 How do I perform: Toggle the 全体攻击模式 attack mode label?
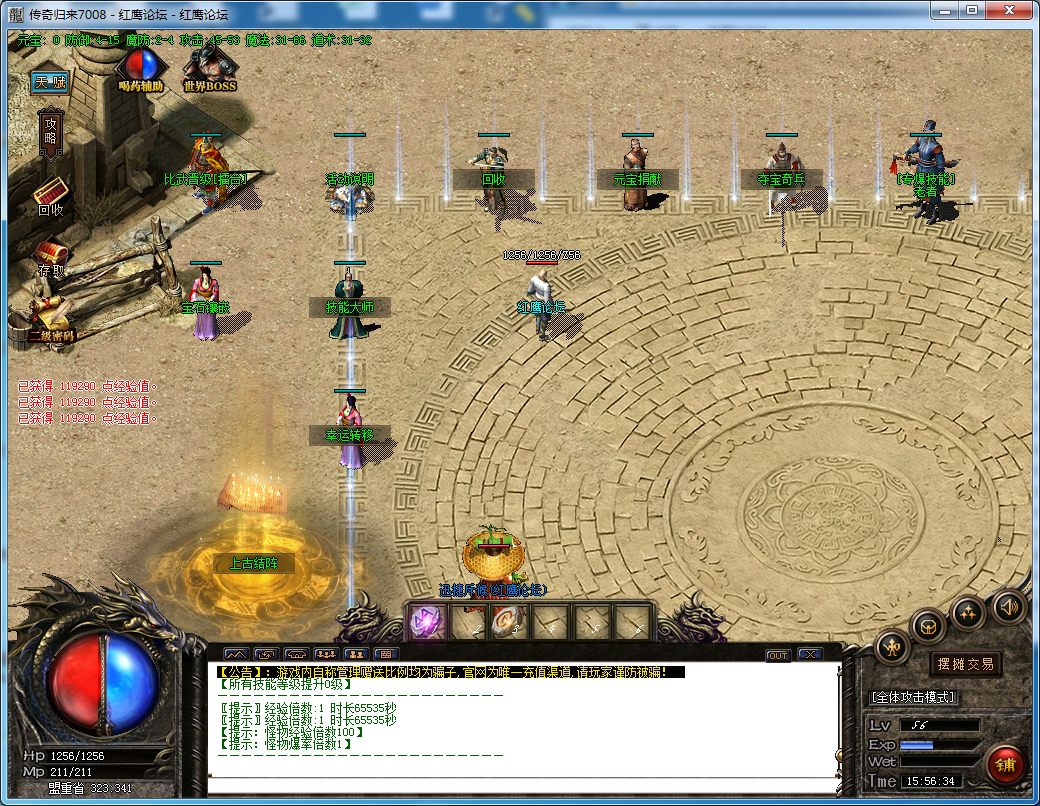(914, 697)
